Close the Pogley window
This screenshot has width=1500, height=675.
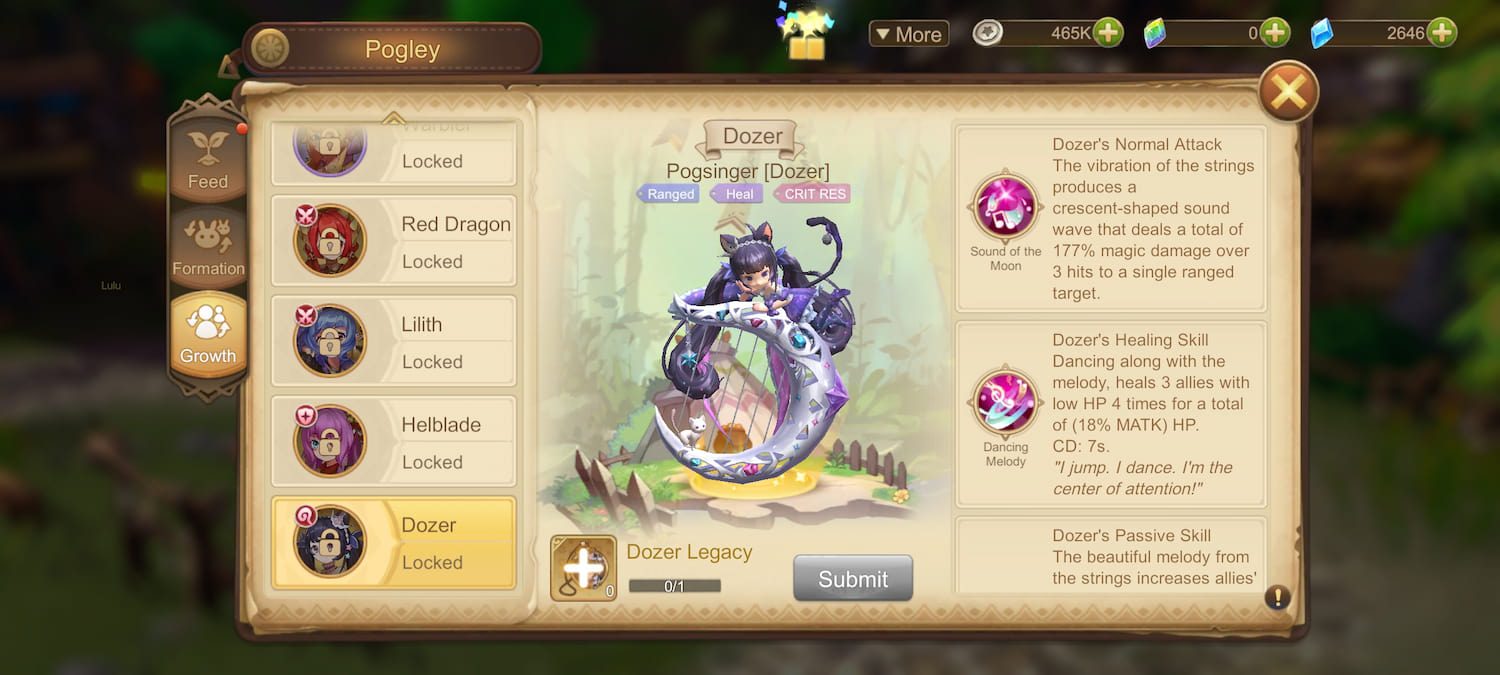1288,92
